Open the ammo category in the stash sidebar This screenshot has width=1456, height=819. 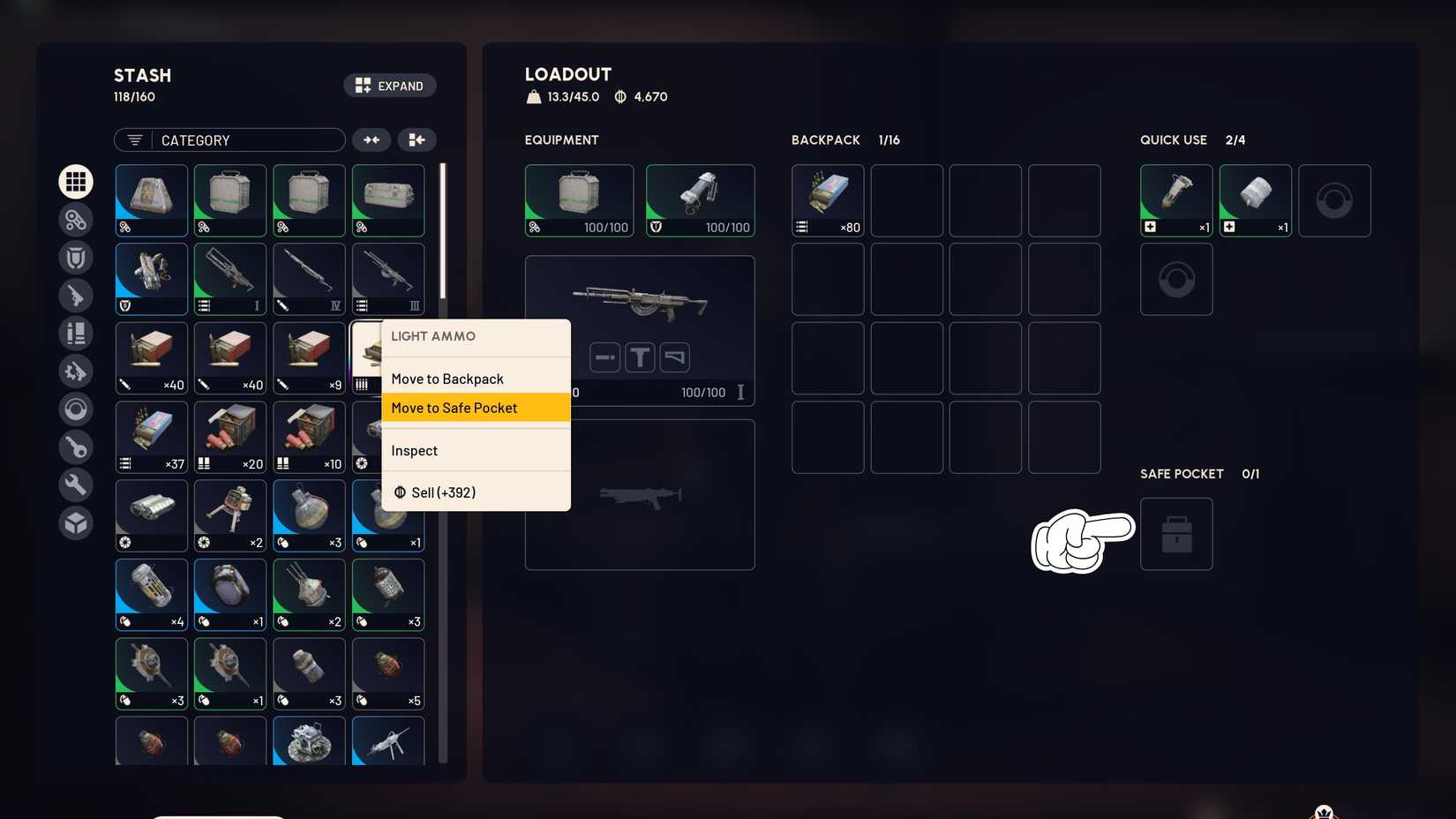coord(76,220)
